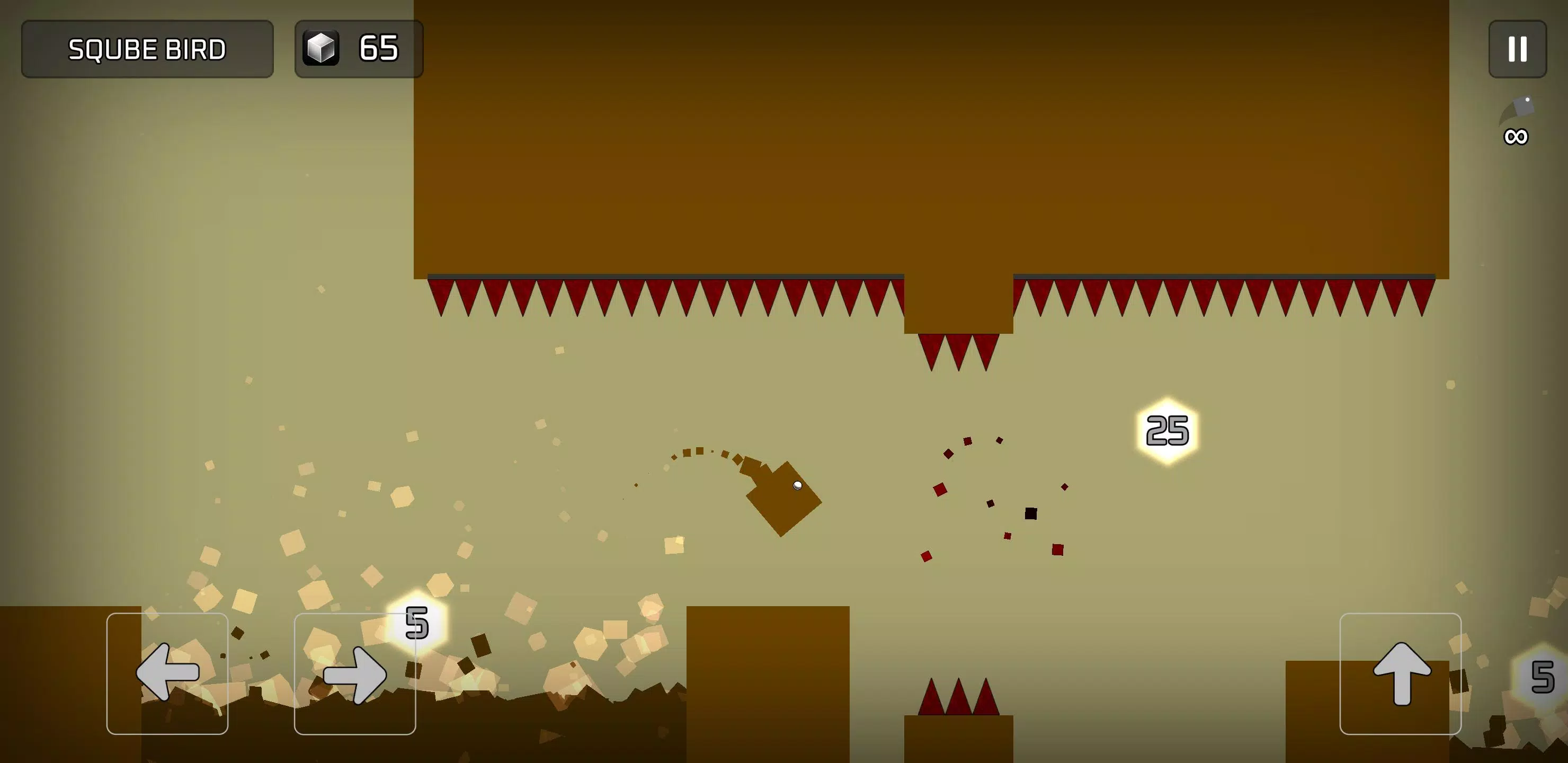Click the SQUBE BIRD label button

[x=147, y=49]
